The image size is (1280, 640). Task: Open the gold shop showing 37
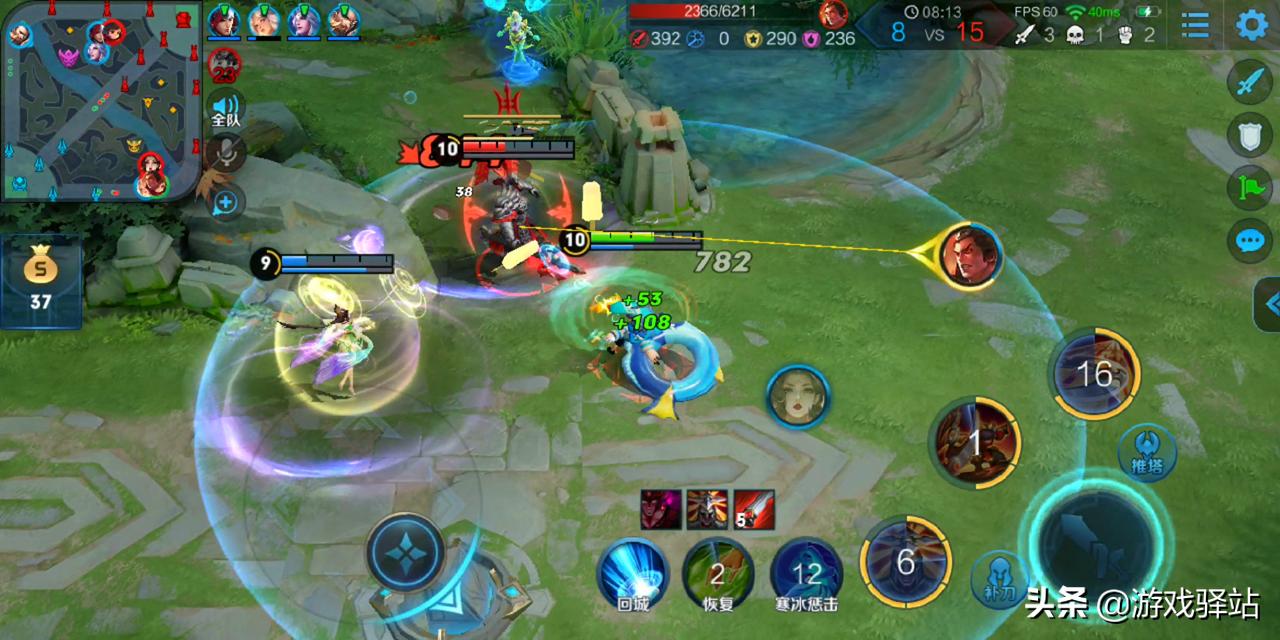coord(40,282)
